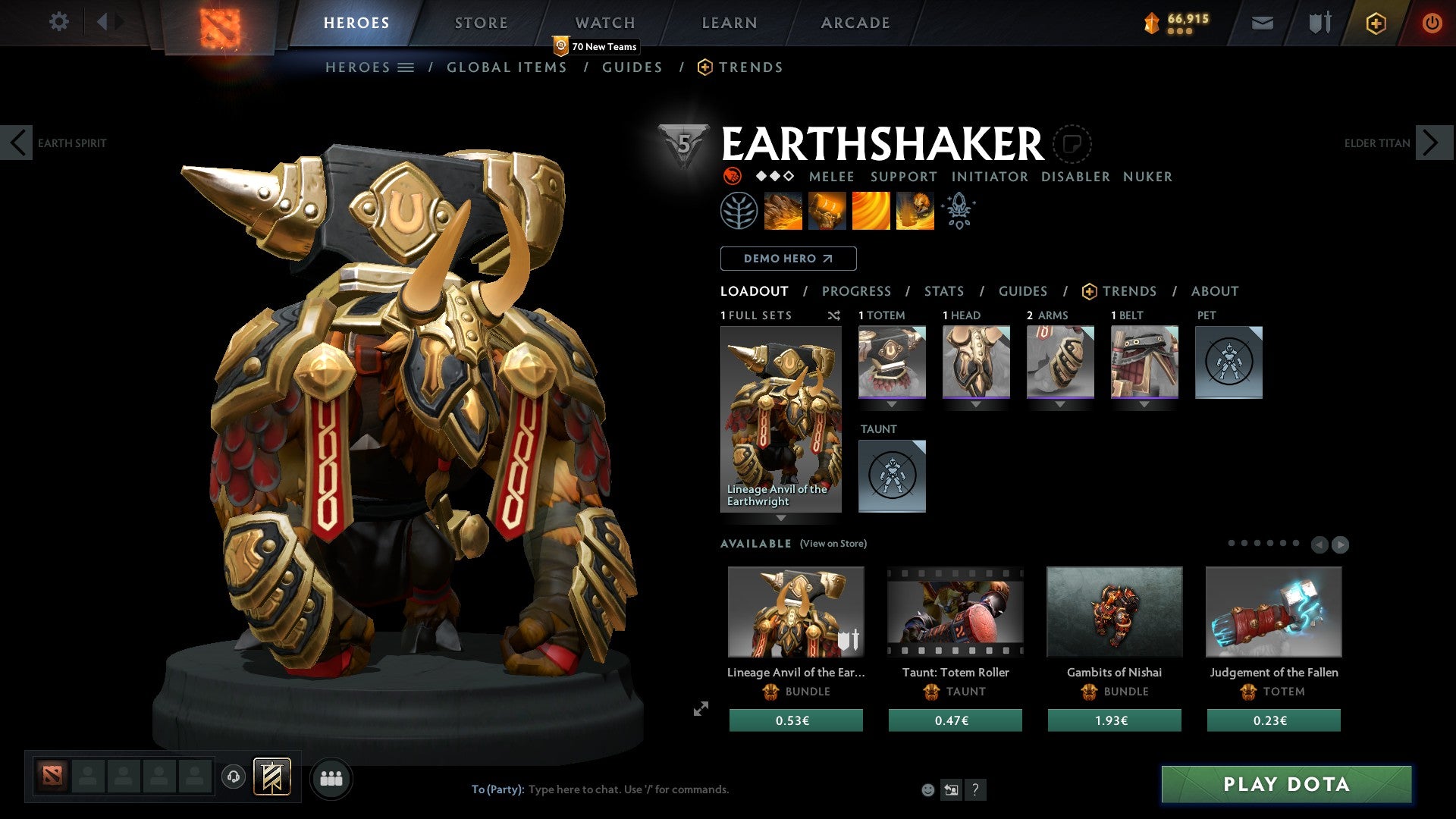This screenshot has height=819, width=1456.
Task: Click the Echo Slam ability icon
Action: [x=915, y=210]
